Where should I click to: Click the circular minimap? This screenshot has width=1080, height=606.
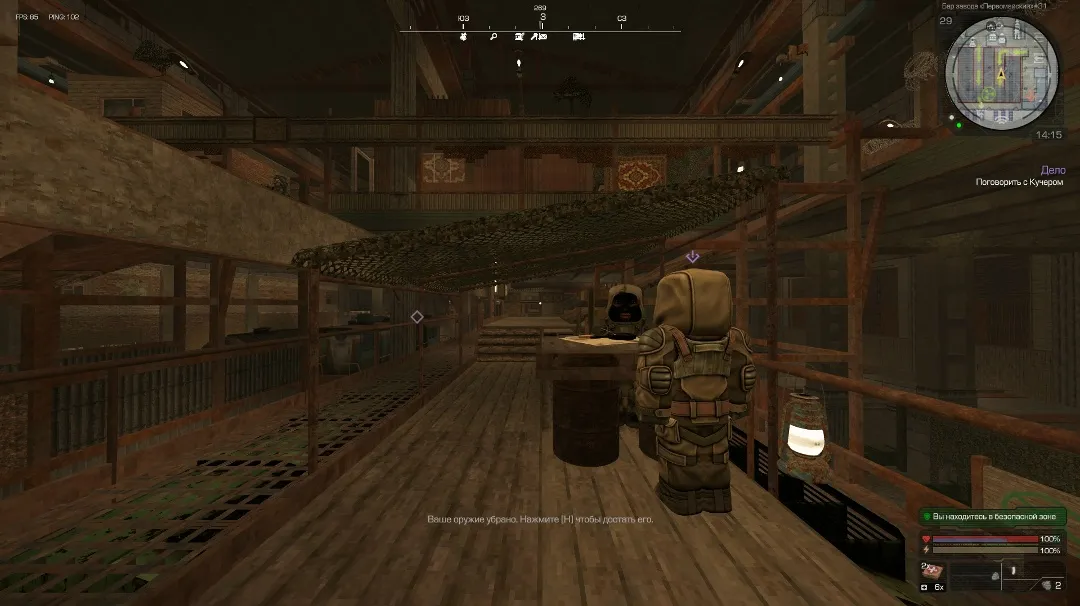click(1001, 73)
